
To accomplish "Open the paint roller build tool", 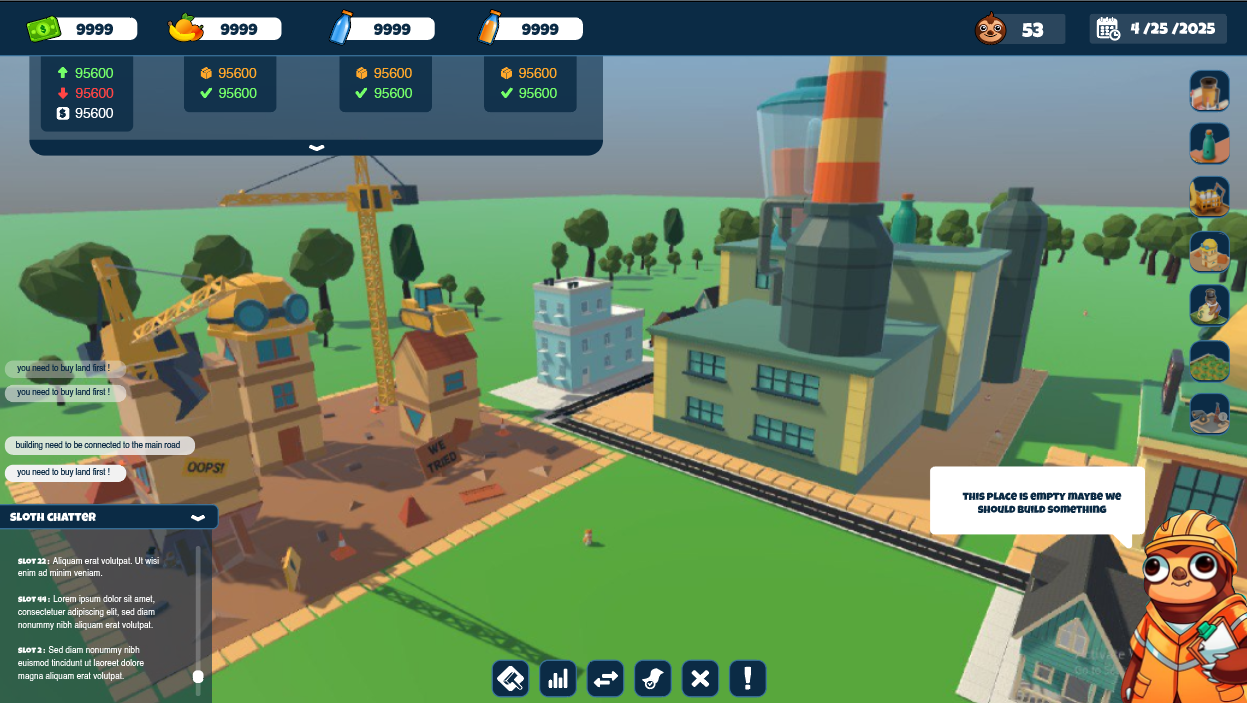I will coord(510,679).
